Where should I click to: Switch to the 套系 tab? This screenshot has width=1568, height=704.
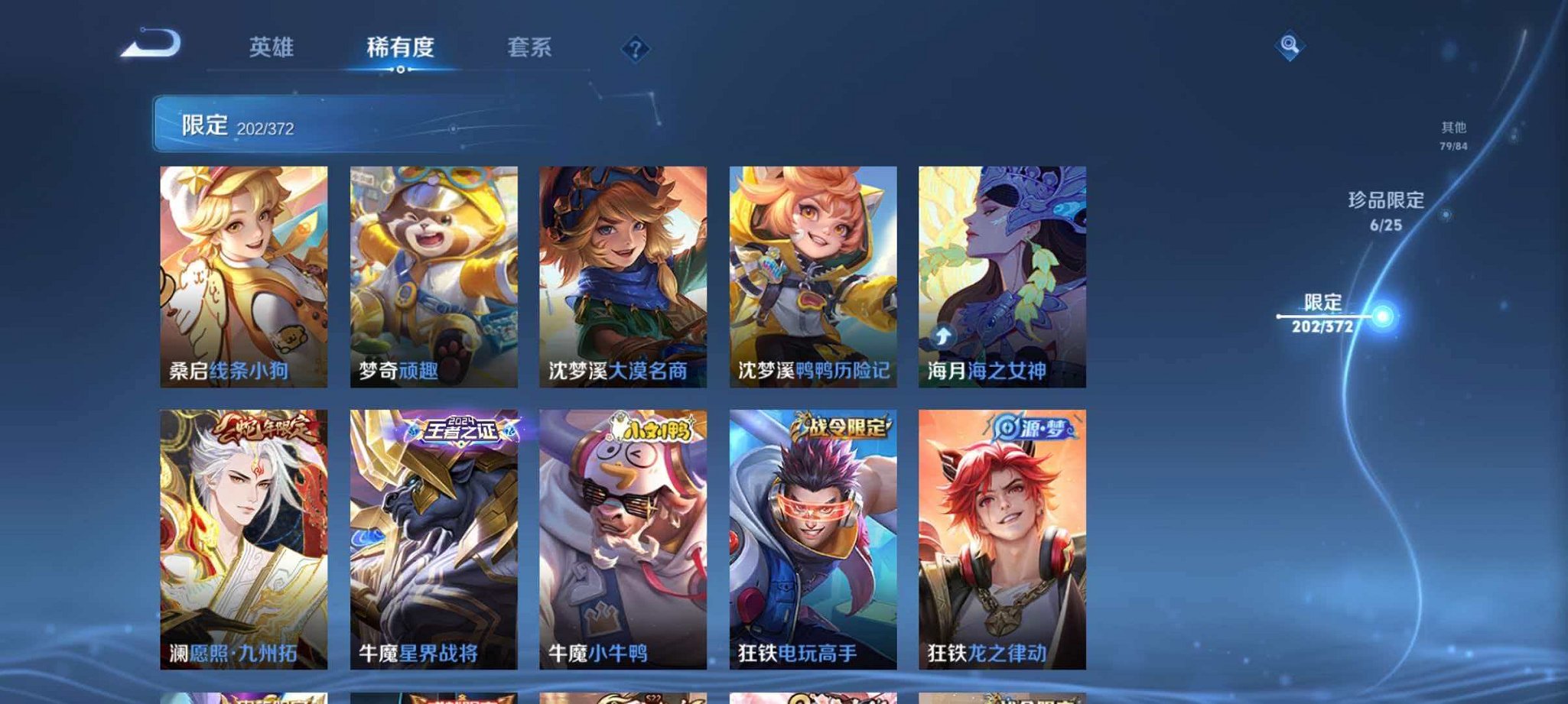[x=530, y=47]
